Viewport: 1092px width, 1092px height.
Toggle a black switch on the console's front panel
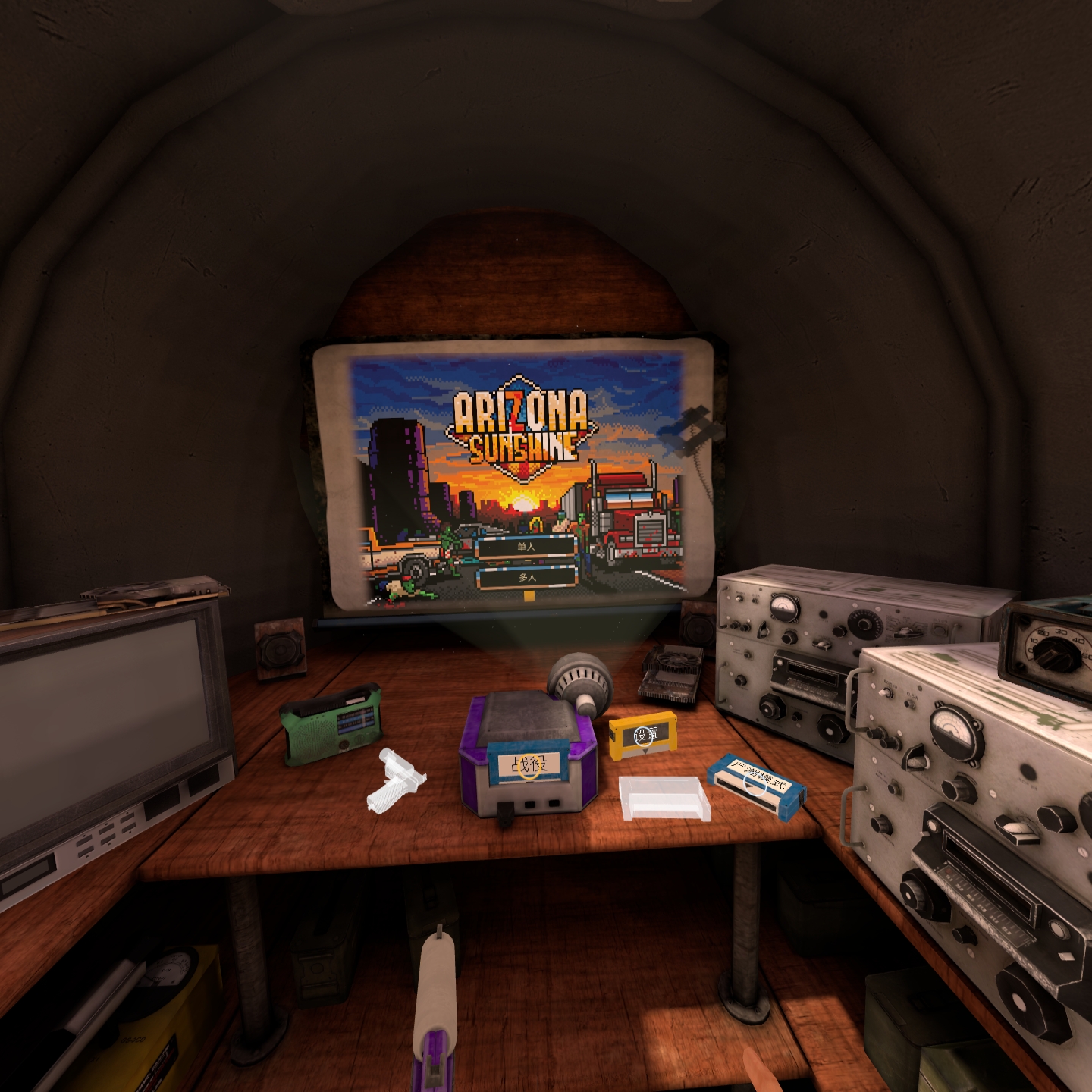pyautogui.click(x=531, y=802)
